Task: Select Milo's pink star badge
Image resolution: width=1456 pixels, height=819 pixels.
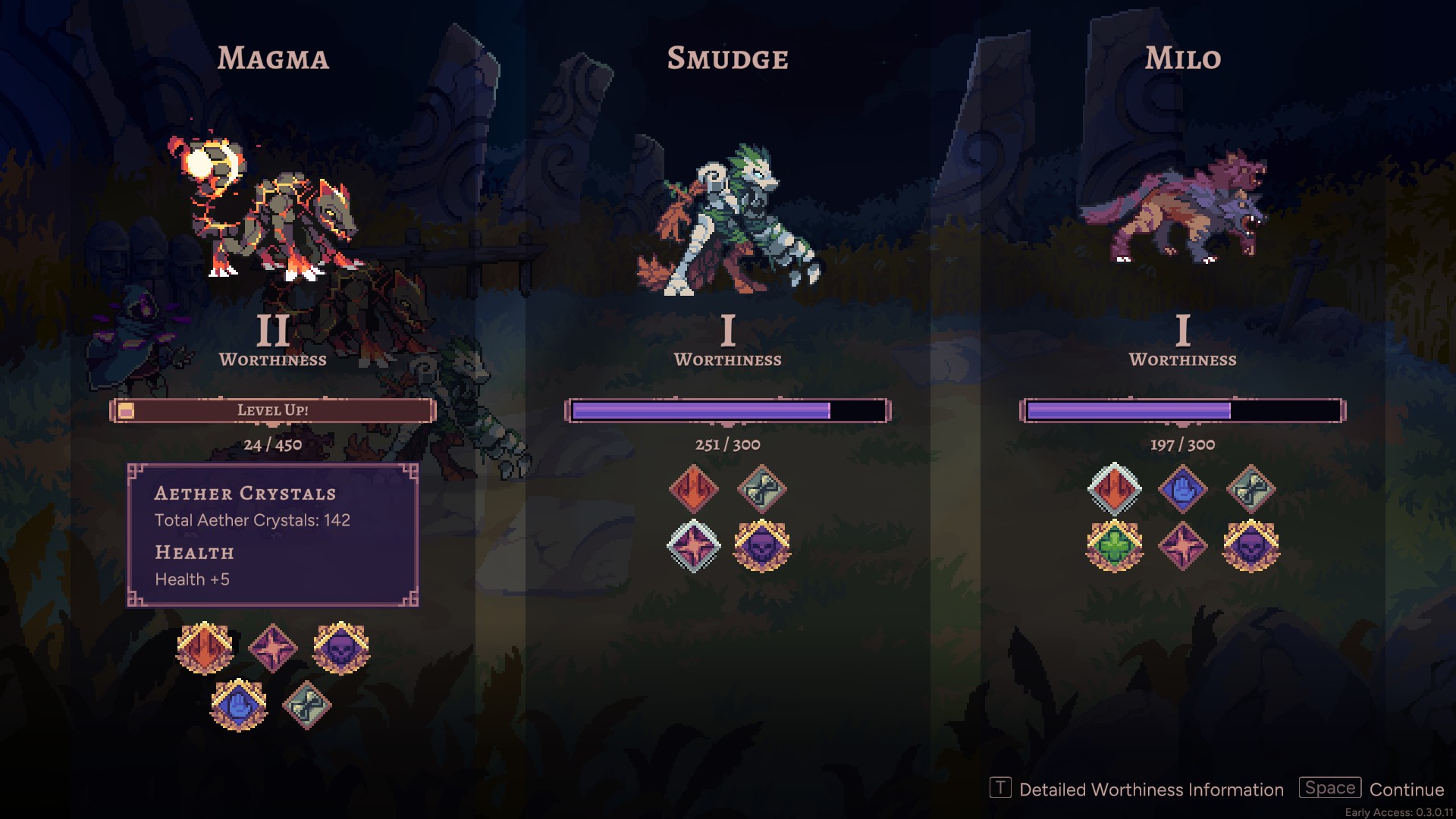Action: (x=1183, y=546)
